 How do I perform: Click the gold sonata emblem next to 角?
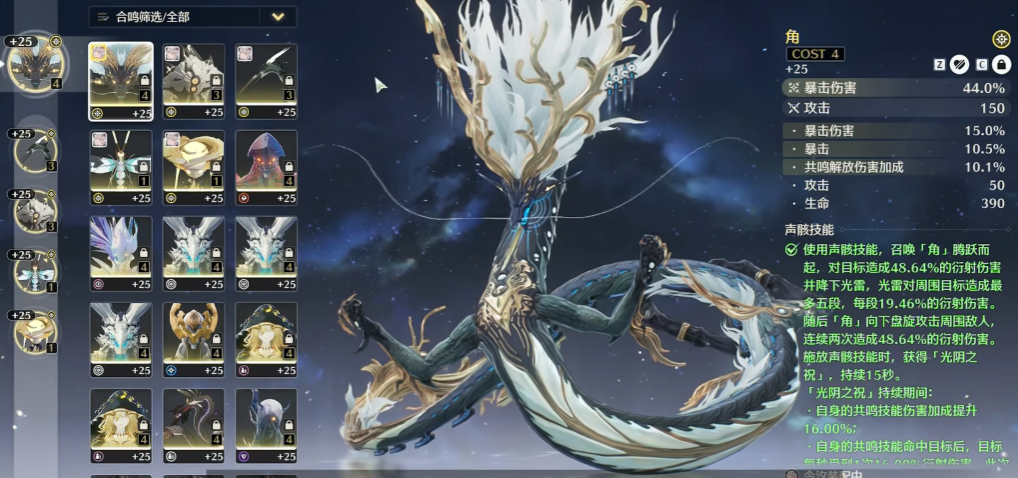1000,39
